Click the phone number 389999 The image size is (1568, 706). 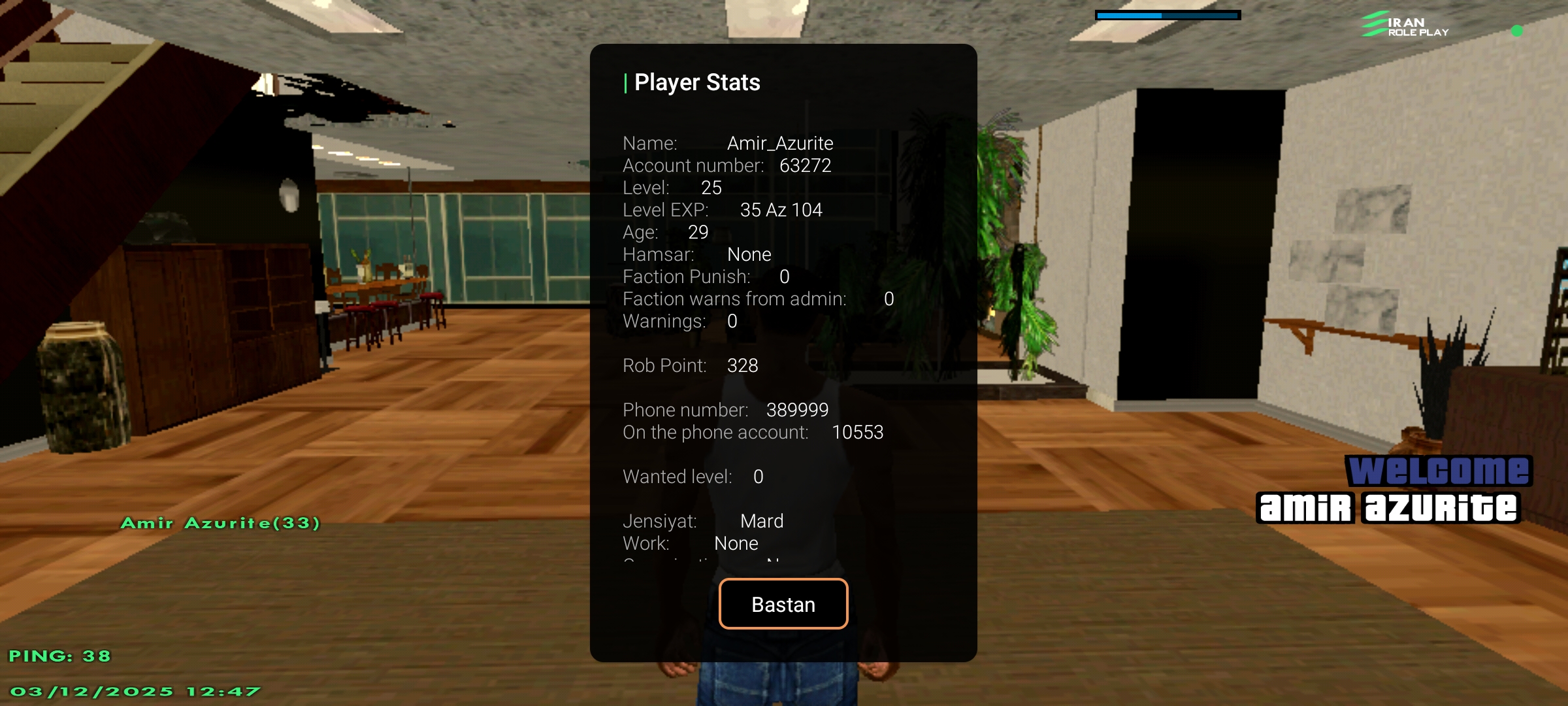click(798, 409)
